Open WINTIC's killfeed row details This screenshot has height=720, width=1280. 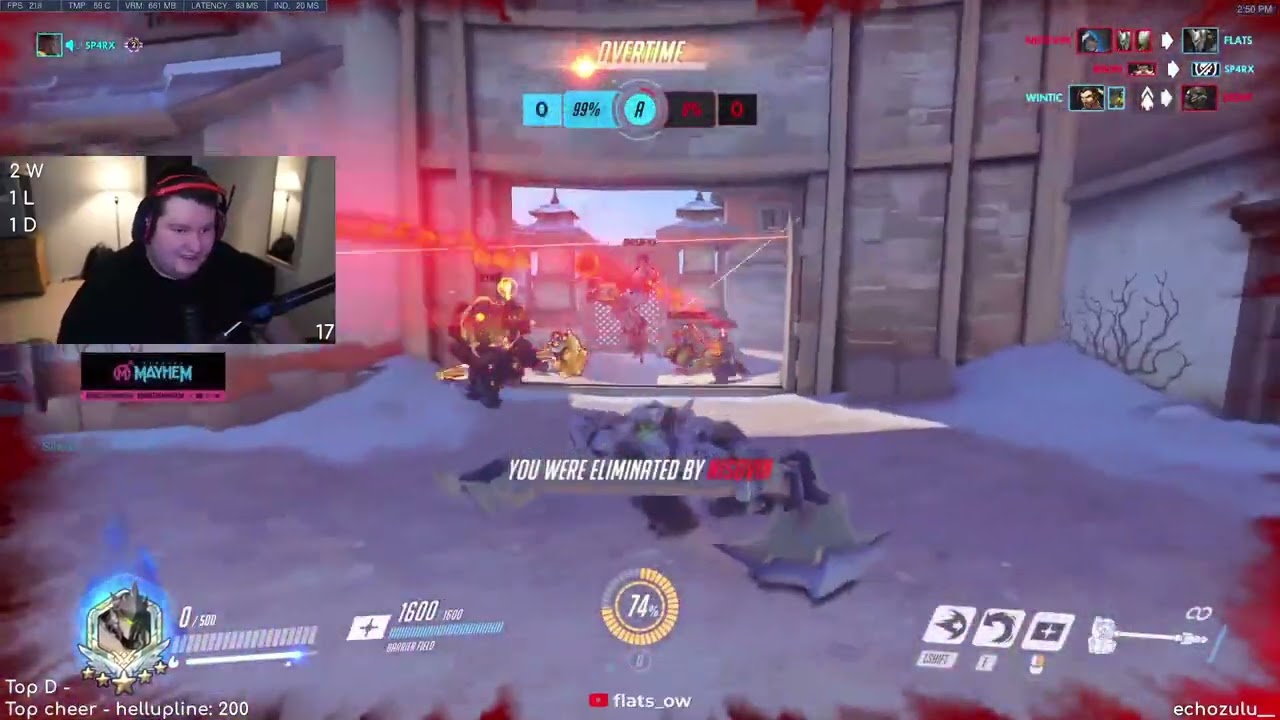[1043, 98]
